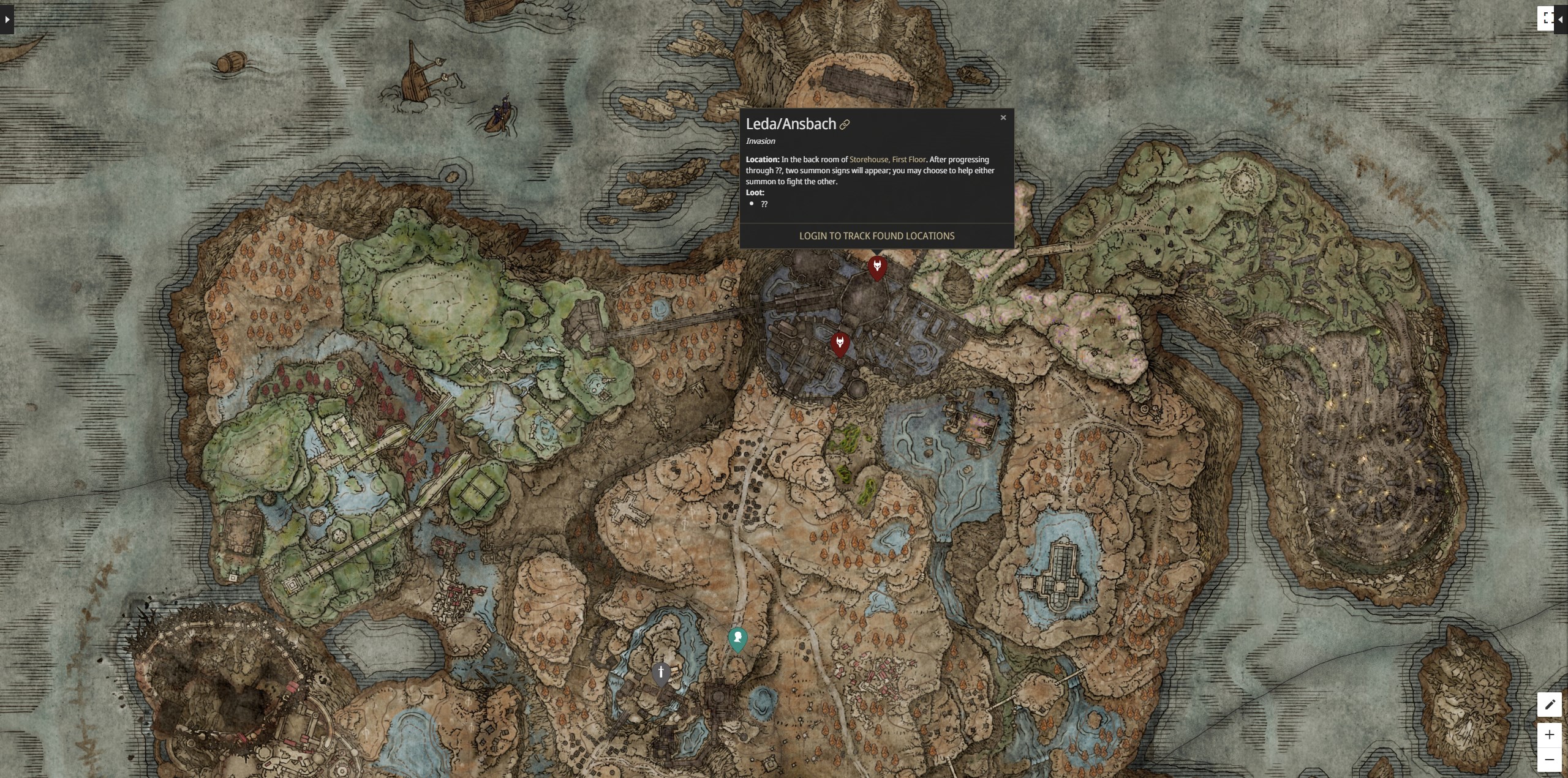Viewport: 1568px width, 778px height.
Task: Click the teal location marker on the map
Action: coord(737,638)
